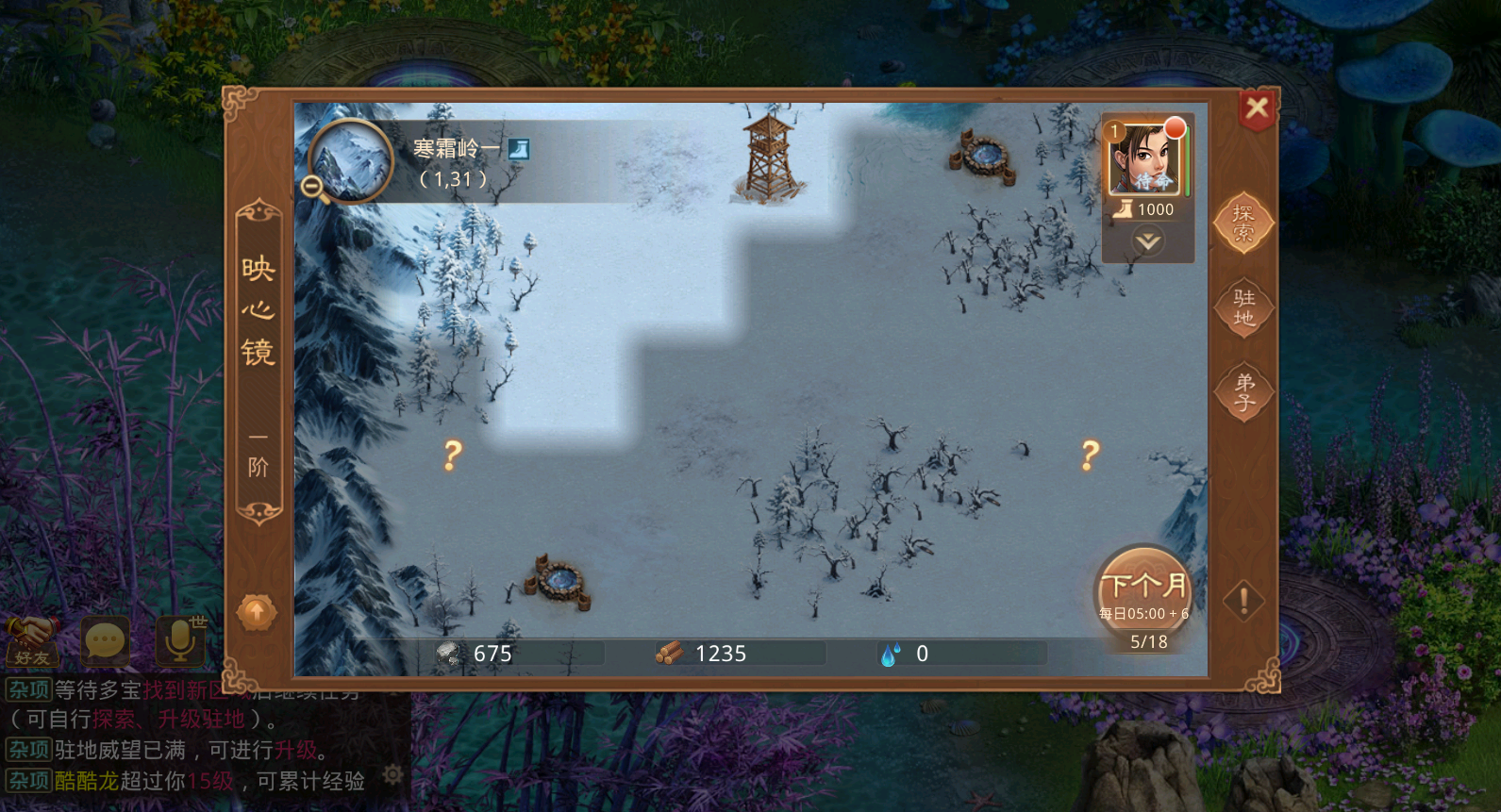Screen dimensions: 1501x812
Task: Click the blue icon beside 寒霜岭一
Action: (519, 149)
